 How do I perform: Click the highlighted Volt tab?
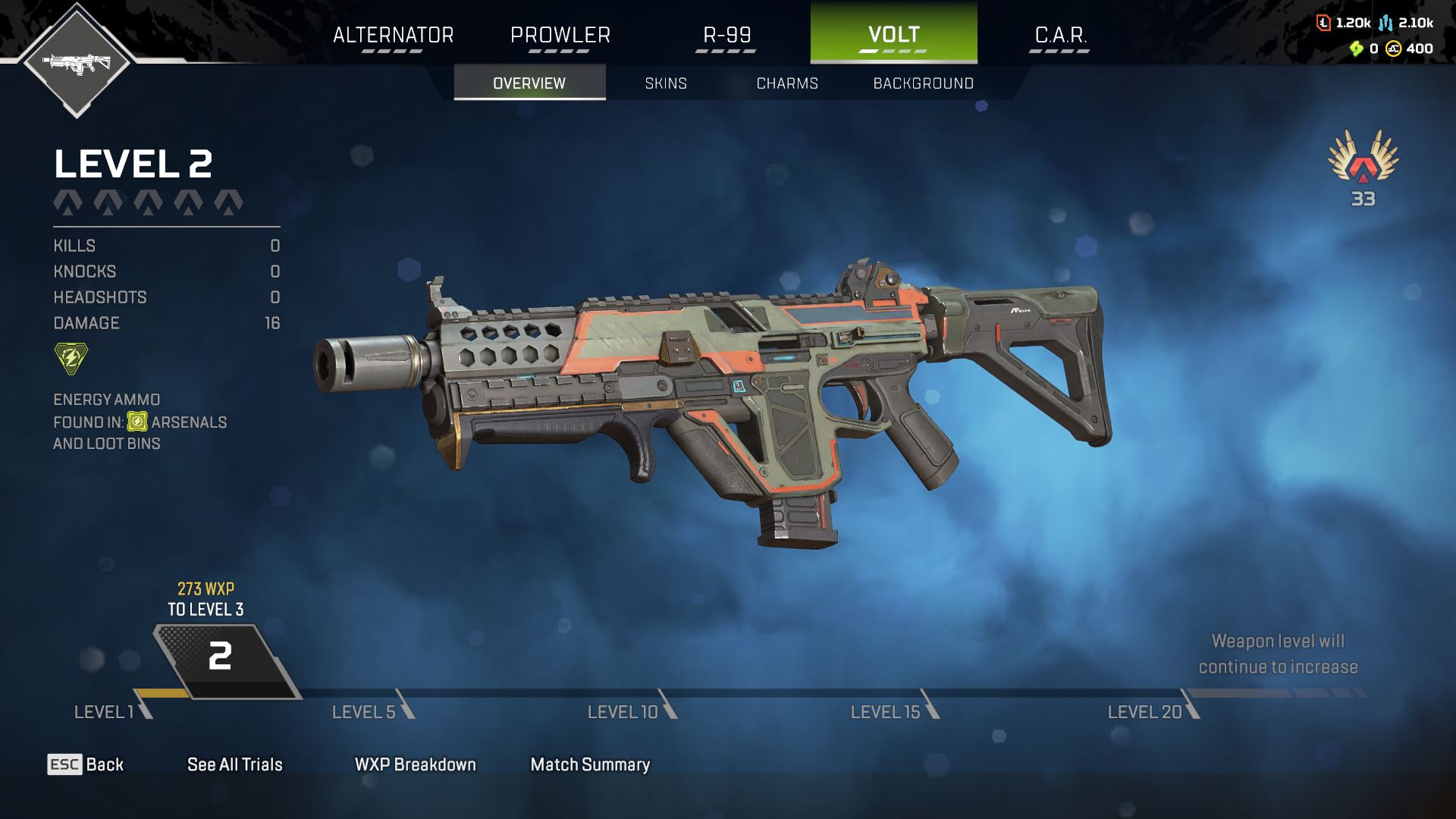coord(893,35)
